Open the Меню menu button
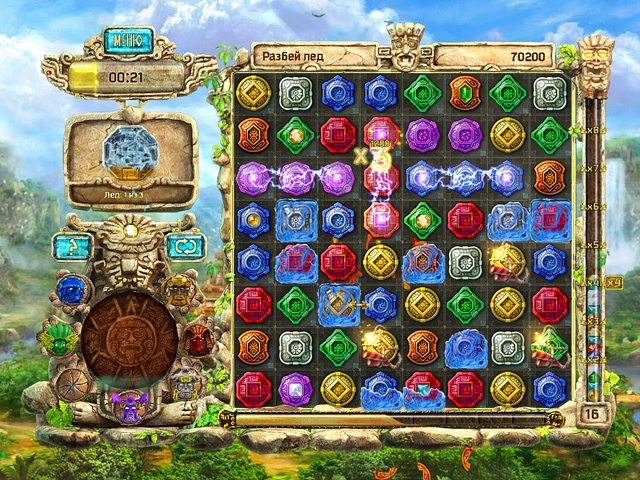640x480 pixels. pyautogui.click(x=129, y=41)
